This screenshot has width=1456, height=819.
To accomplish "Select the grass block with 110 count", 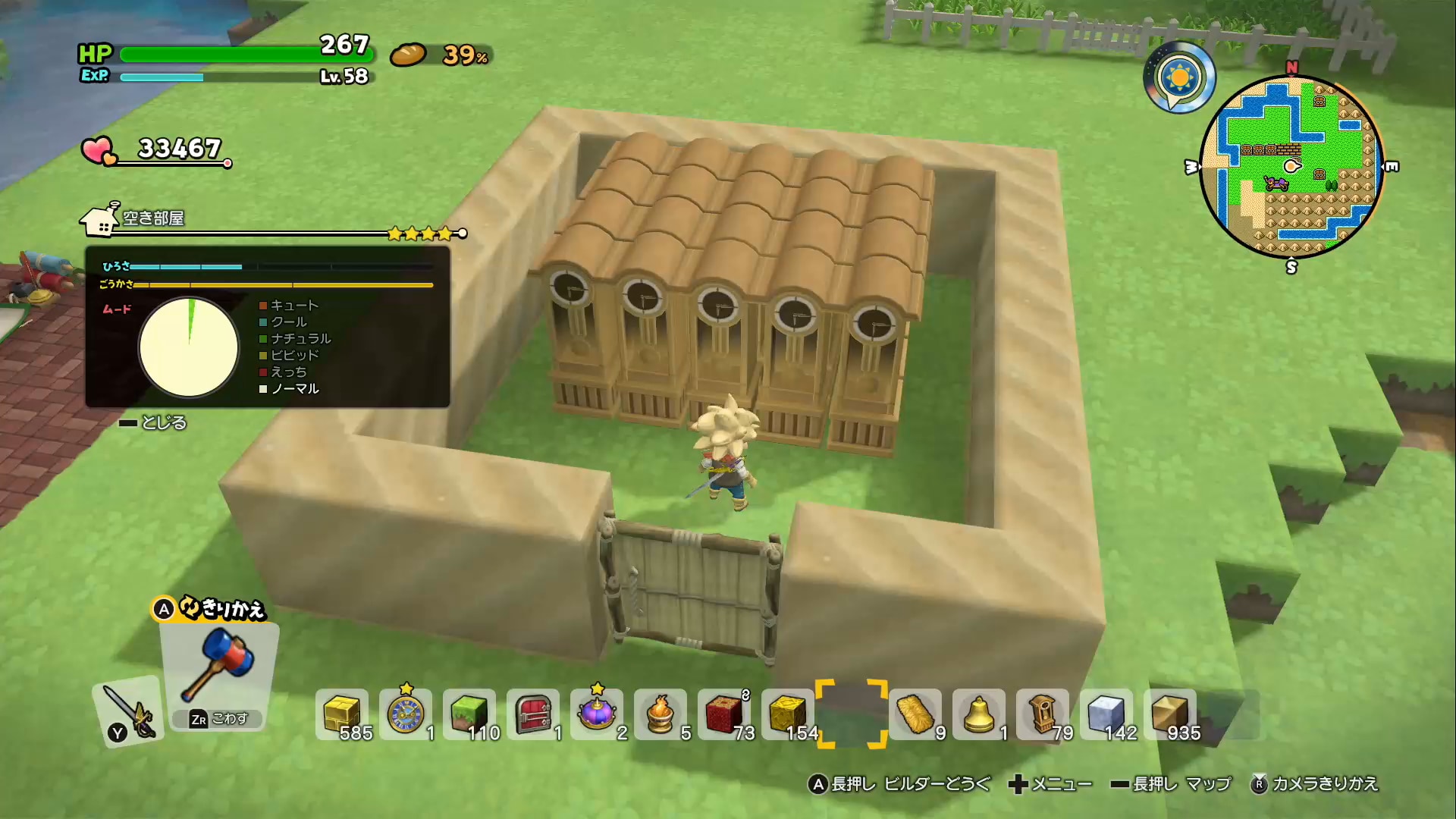I will coord(472,714).
